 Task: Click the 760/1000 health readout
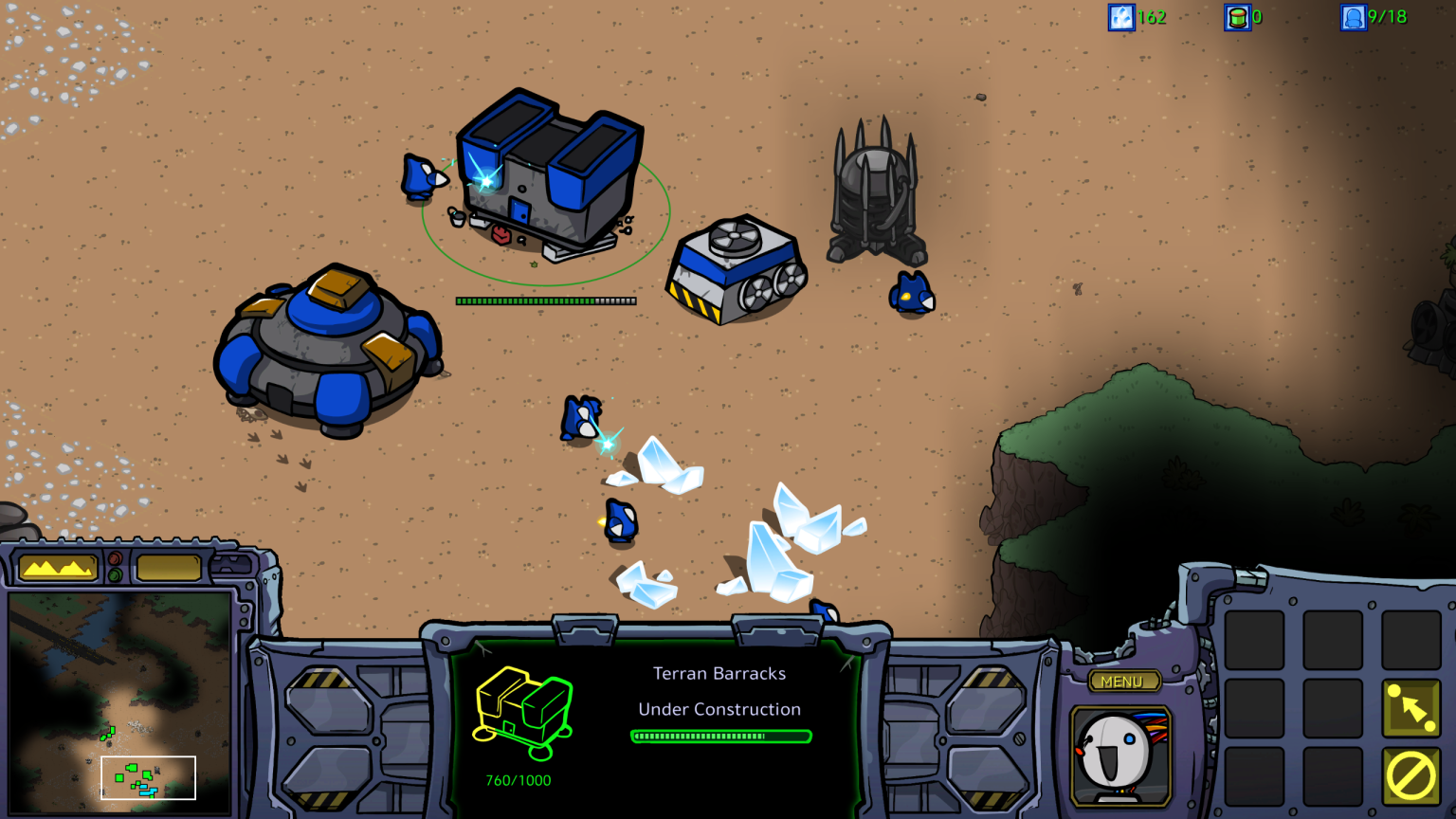(519, 782)
